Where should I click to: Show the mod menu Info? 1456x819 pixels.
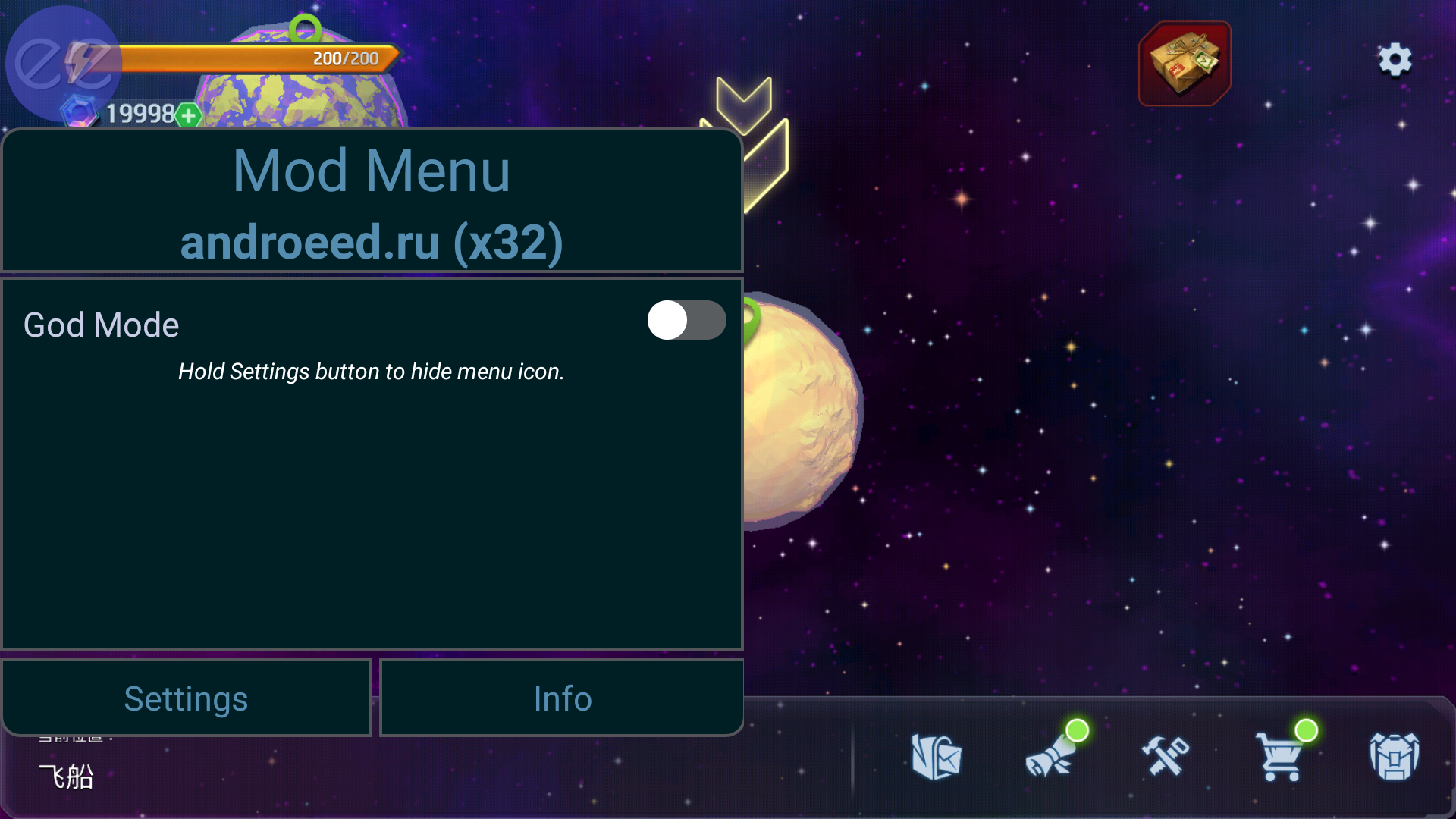click(562, 698)
